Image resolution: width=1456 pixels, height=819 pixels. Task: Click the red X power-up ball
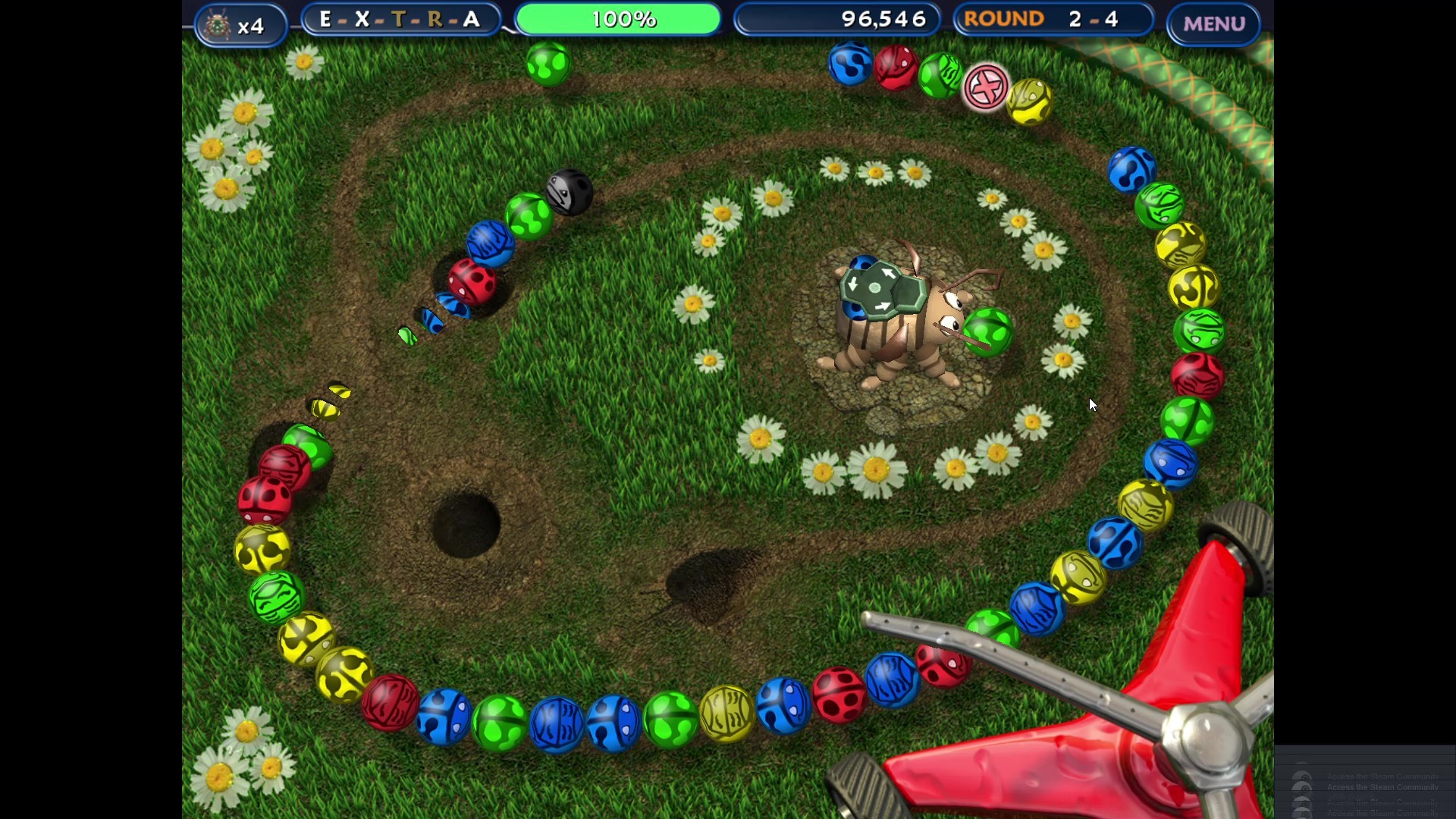pos(985,86)
